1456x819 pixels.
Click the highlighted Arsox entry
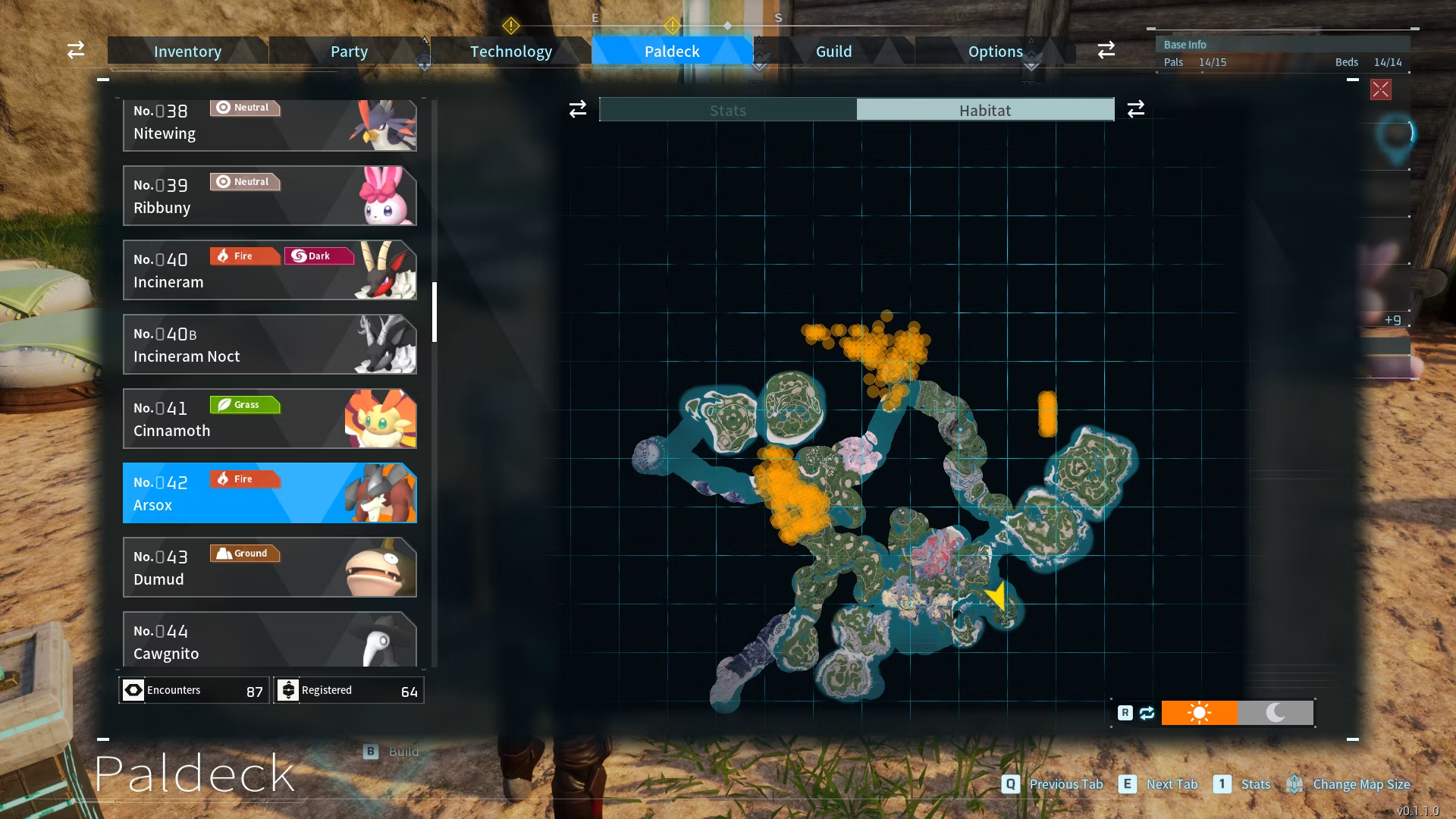click(x=269, y=493)
